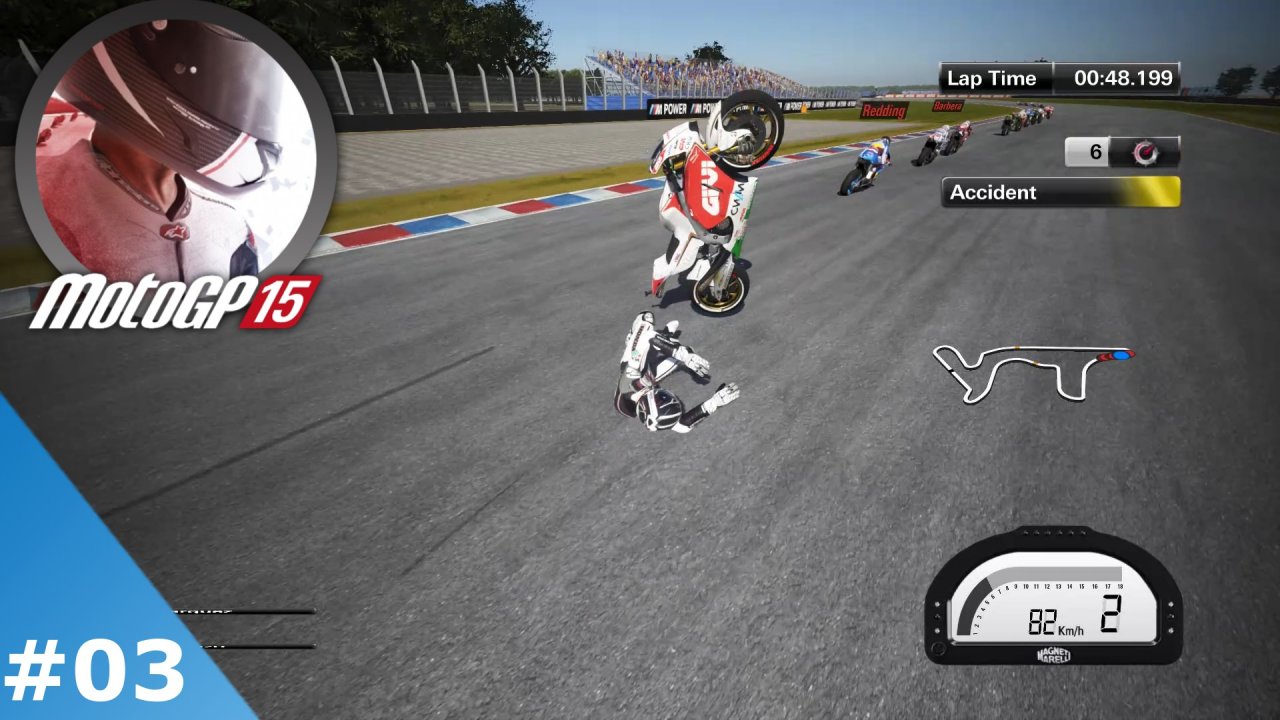Image resolution: width=1280 pixels, height=720 pixels.
Task: Click the position number 6 indicator
Action: tap(1095, 152)
